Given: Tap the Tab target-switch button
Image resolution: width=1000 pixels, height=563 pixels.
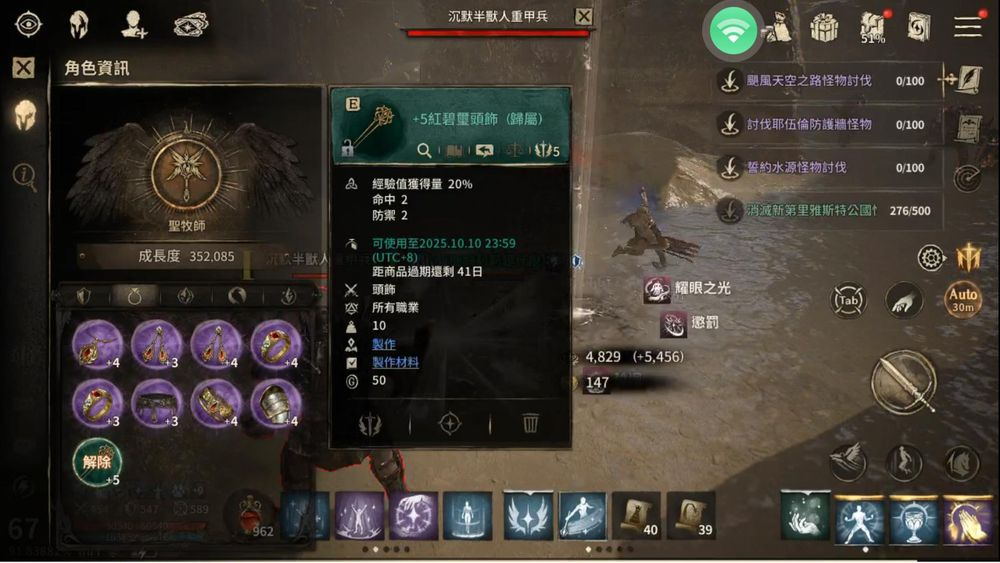Looking at the screenshot, I should [848, 300].
